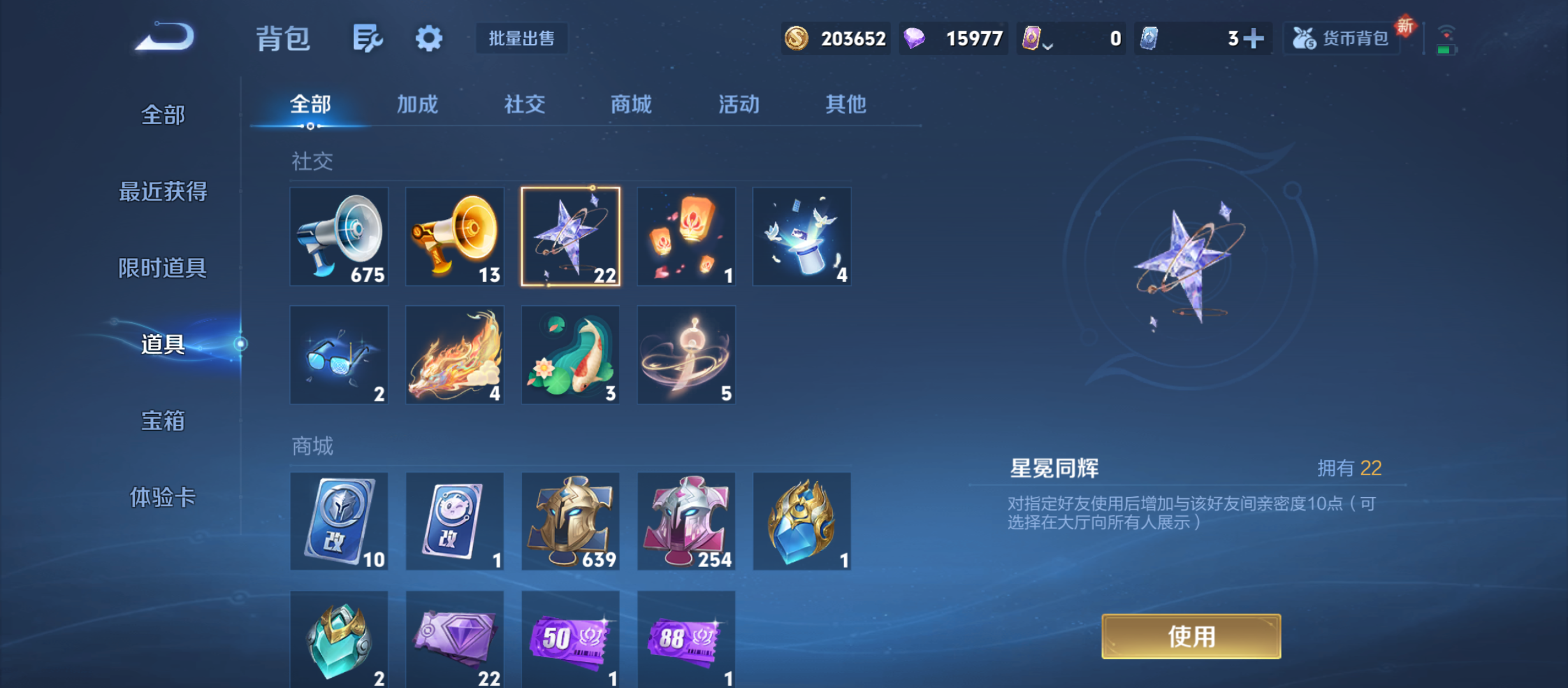
Task: Select the koi fish item
Action: 570,354
